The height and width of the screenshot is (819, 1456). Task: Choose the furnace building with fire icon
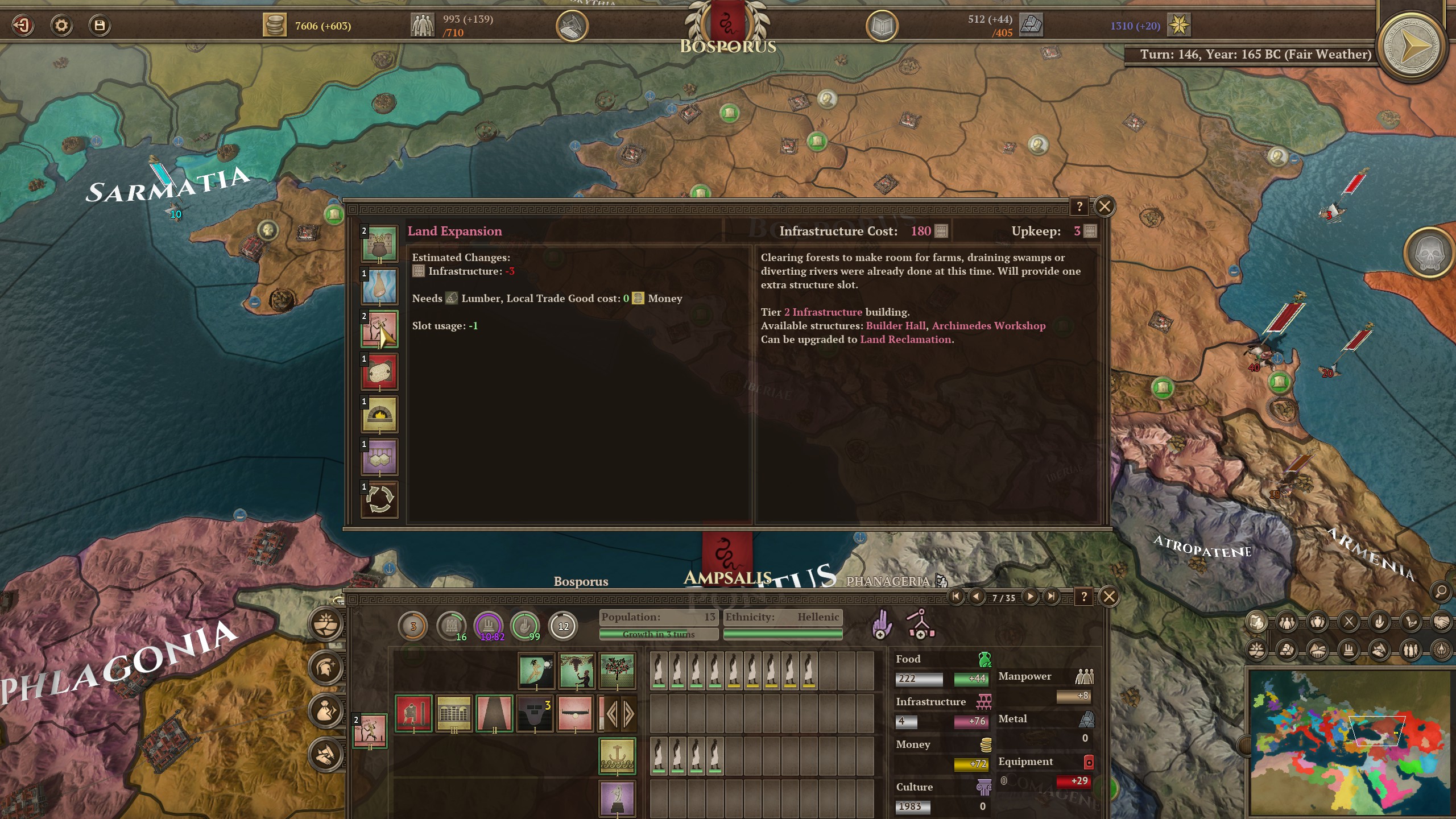(x=379, y=415)
